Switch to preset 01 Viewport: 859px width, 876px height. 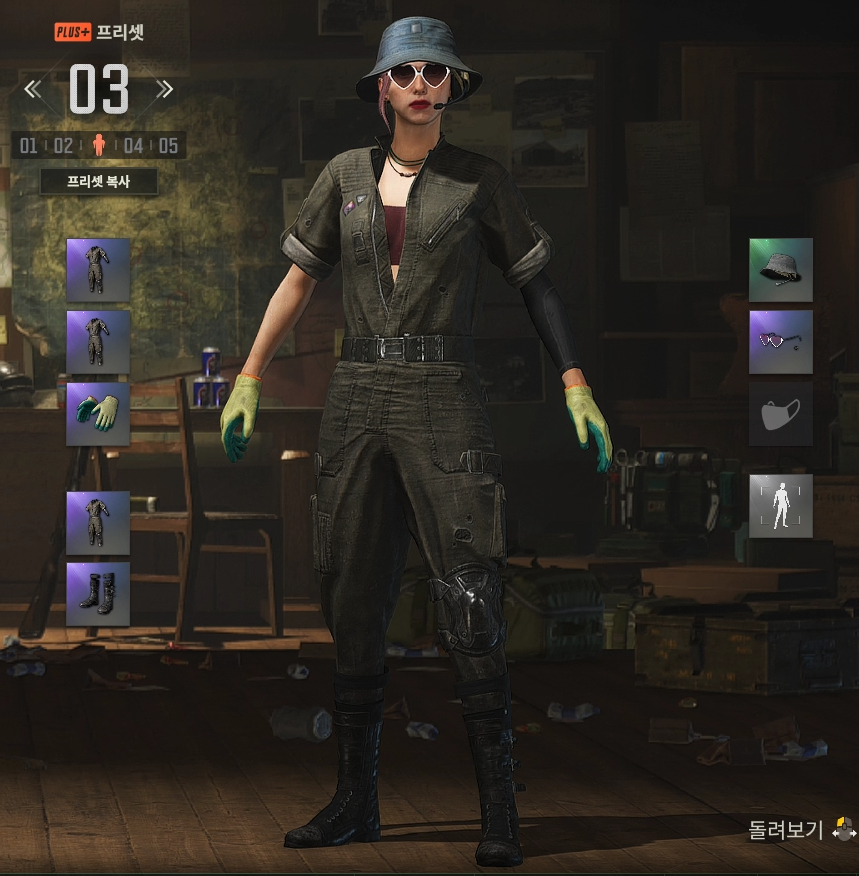coord(28,146)
